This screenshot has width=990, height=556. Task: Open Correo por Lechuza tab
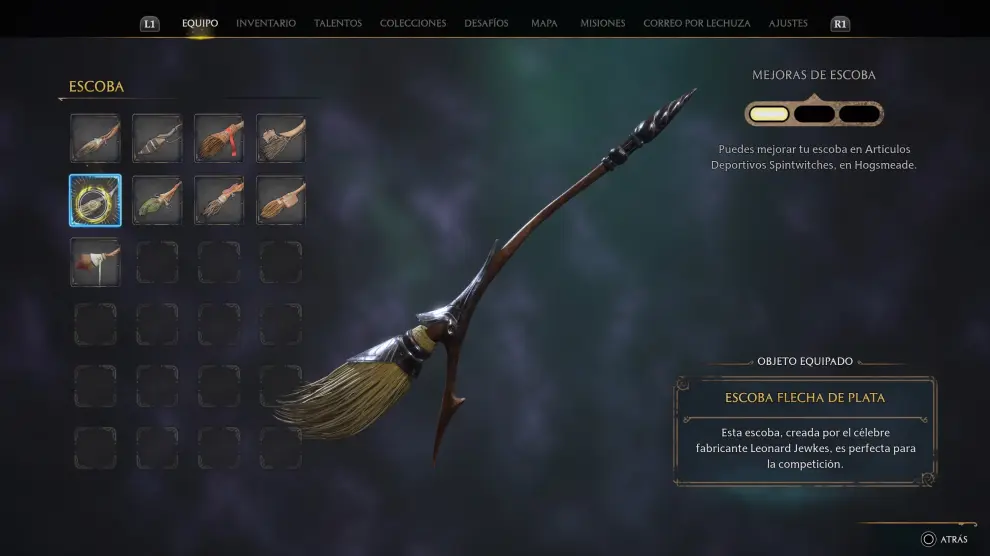697,23
